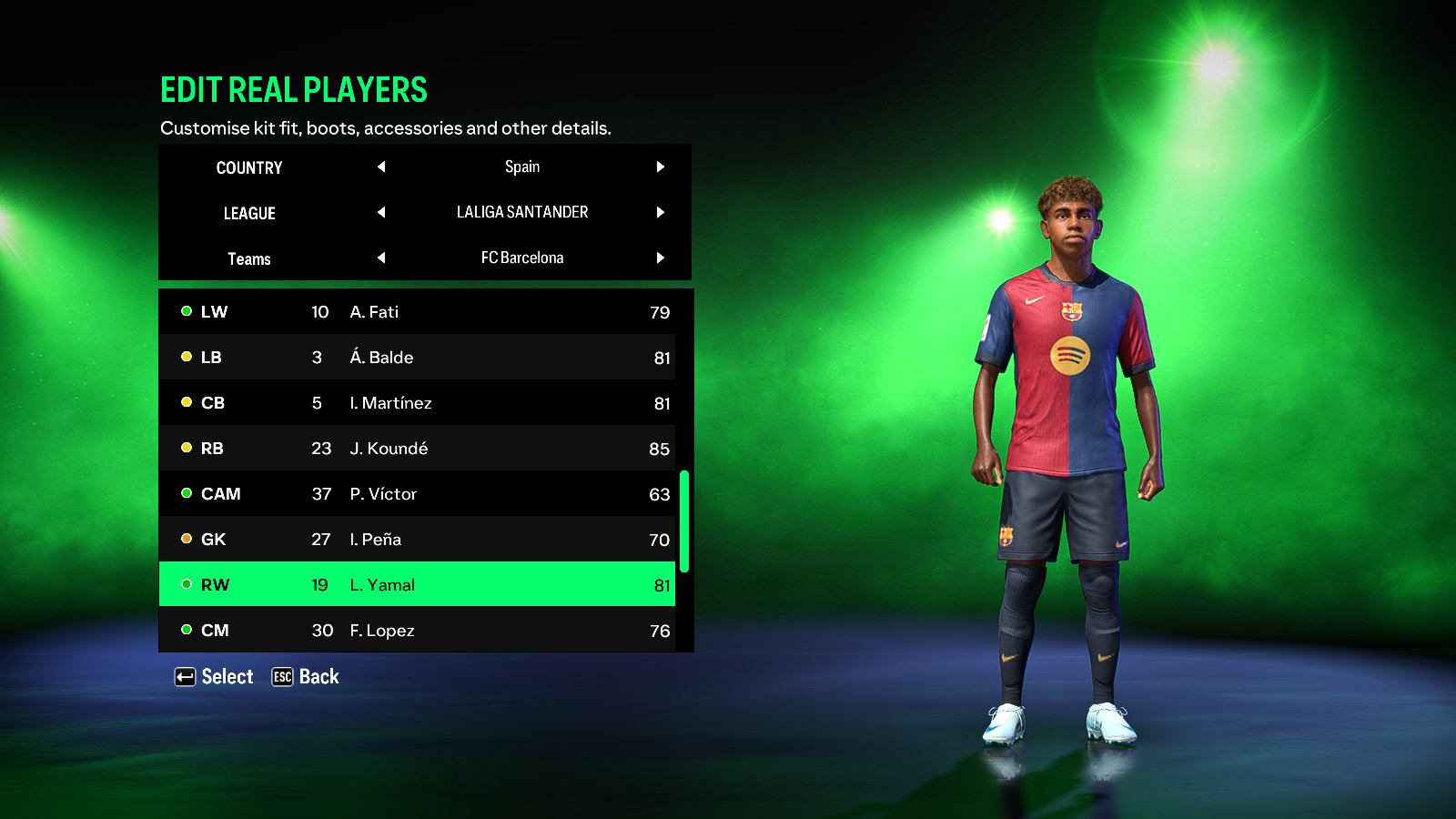Select P. Víctor player row
1456x819 pixels.
pos(417,493)
